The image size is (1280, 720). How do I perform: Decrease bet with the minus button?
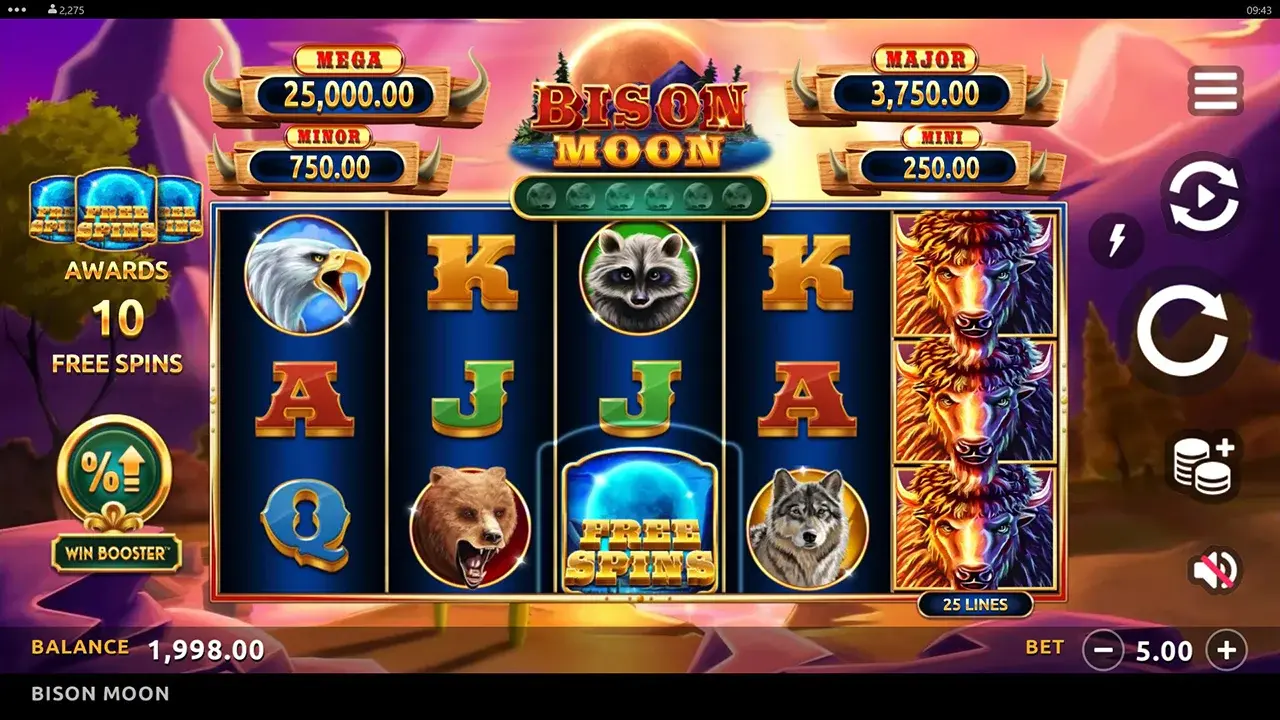click(1103, 649)
